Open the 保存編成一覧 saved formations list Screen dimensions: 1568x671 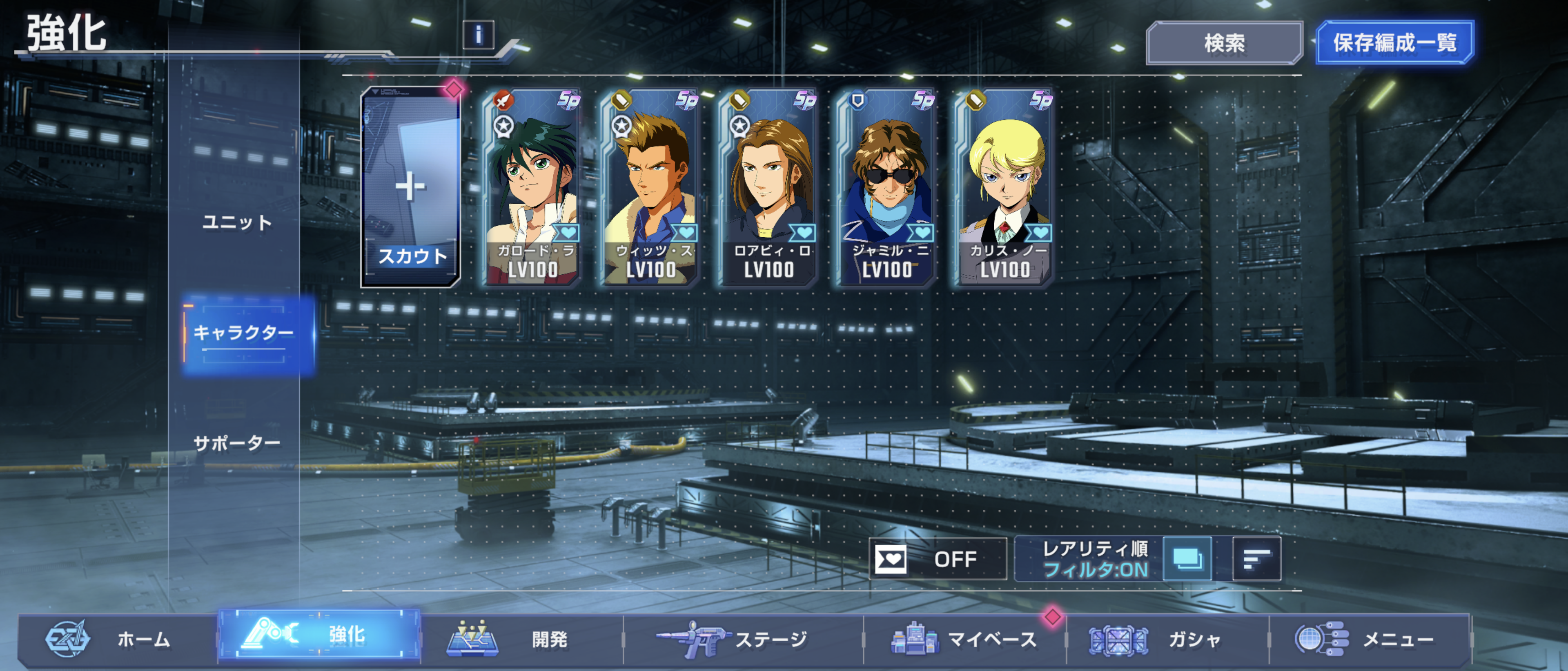coord(1394,42)
